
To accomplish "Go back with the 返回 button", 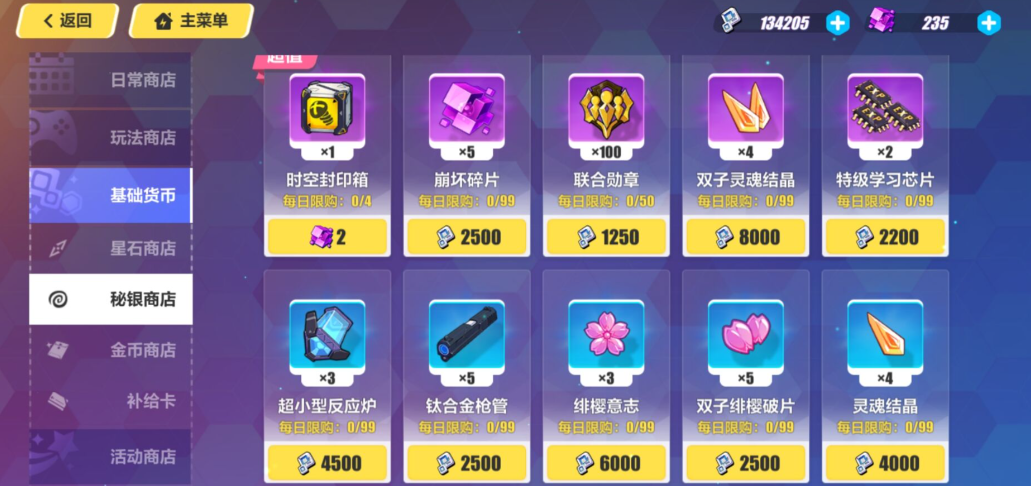I will (67, 20).
